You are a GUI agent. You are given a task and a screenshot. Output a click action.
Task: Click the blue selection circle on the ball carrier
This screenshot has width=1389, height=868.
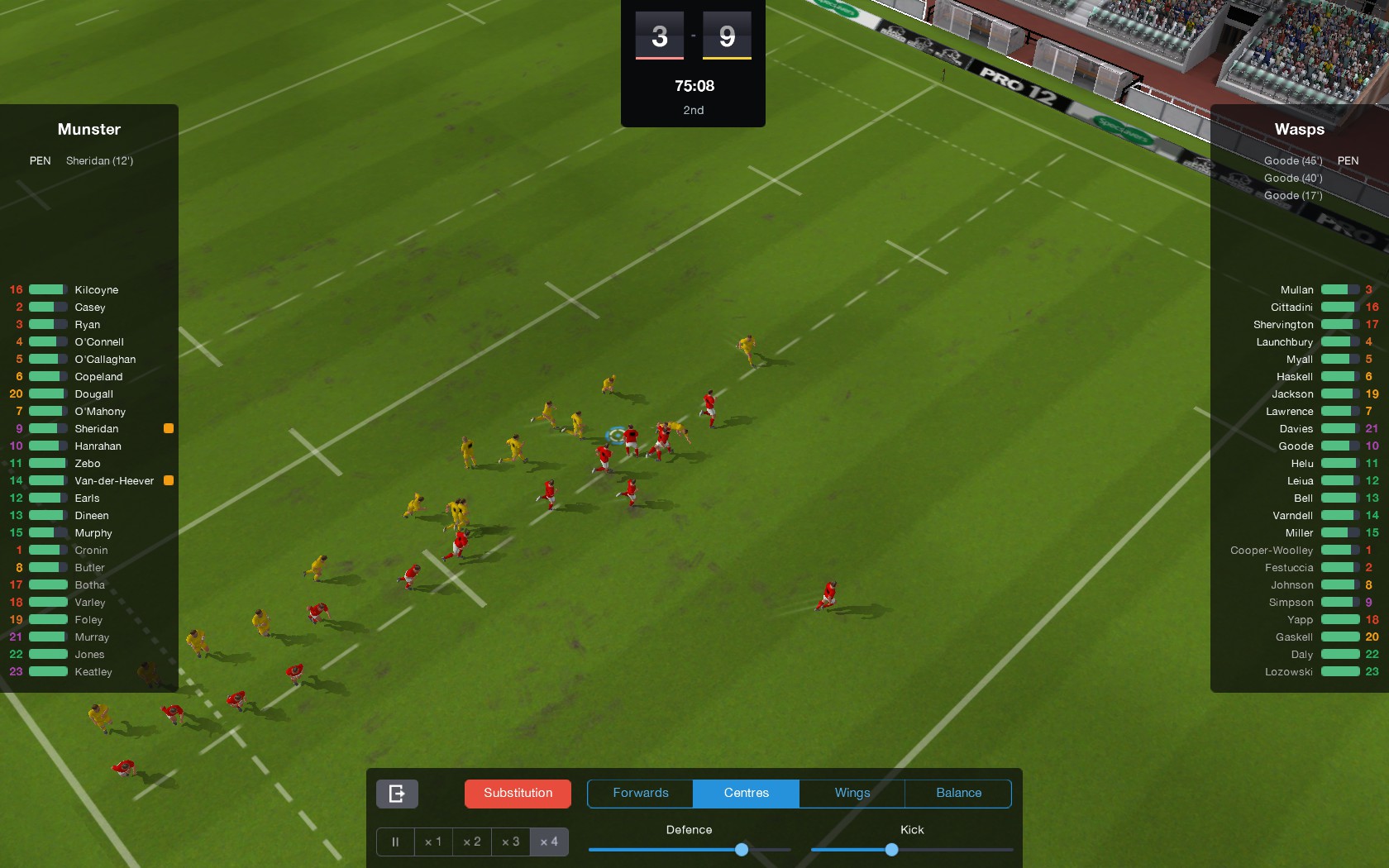pos(616,434)
